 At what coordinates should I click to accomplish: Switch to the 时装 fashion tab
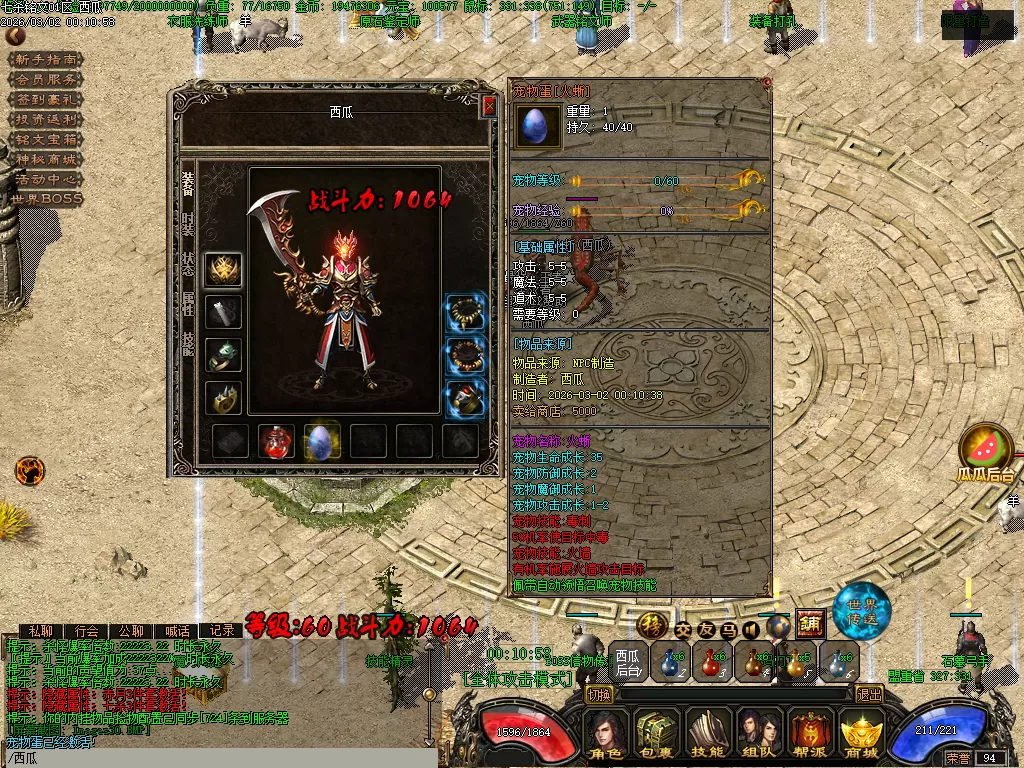pos(187,224)
